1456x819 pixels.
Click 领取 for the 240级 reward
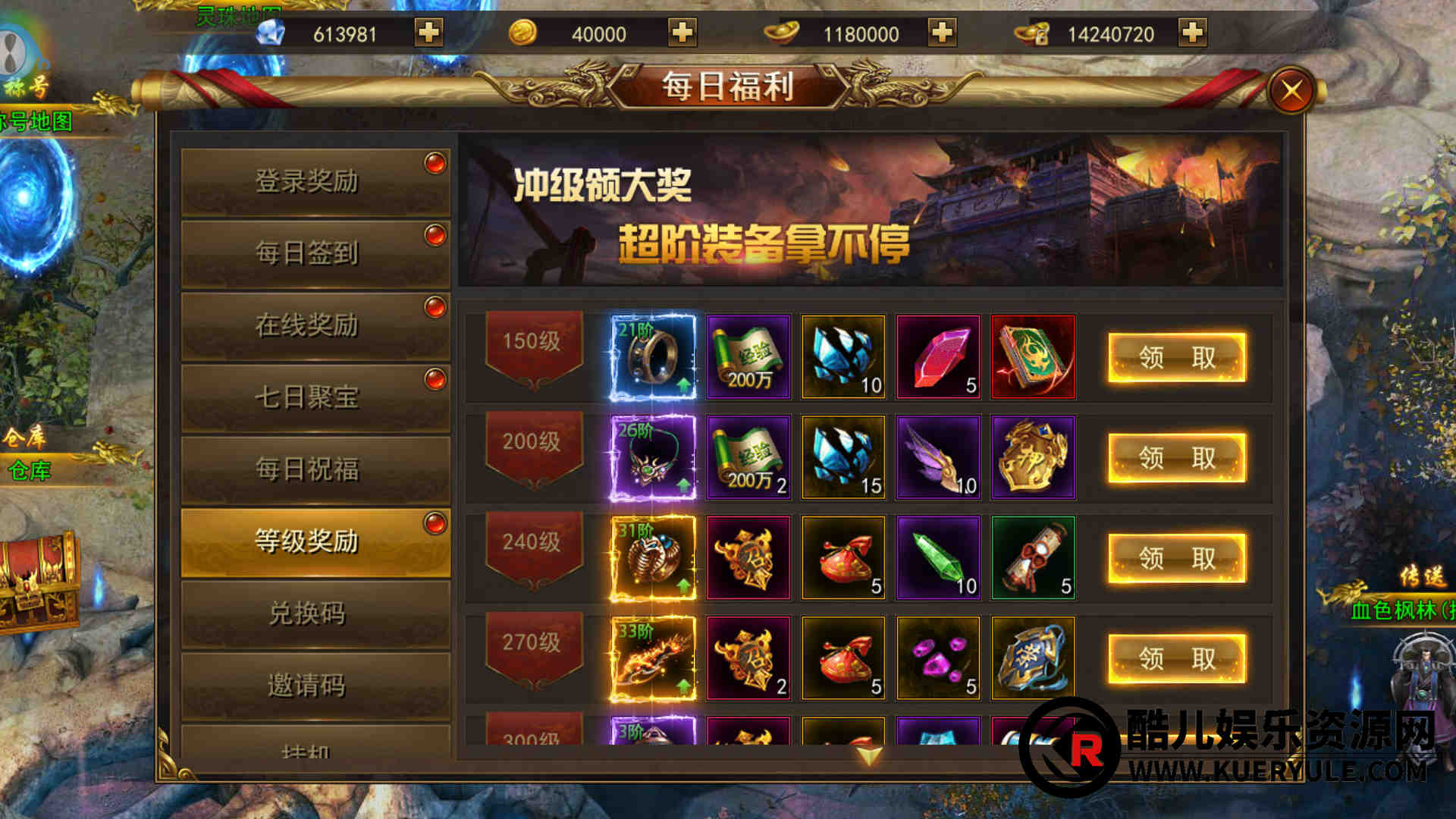[x=1176, y=558]
